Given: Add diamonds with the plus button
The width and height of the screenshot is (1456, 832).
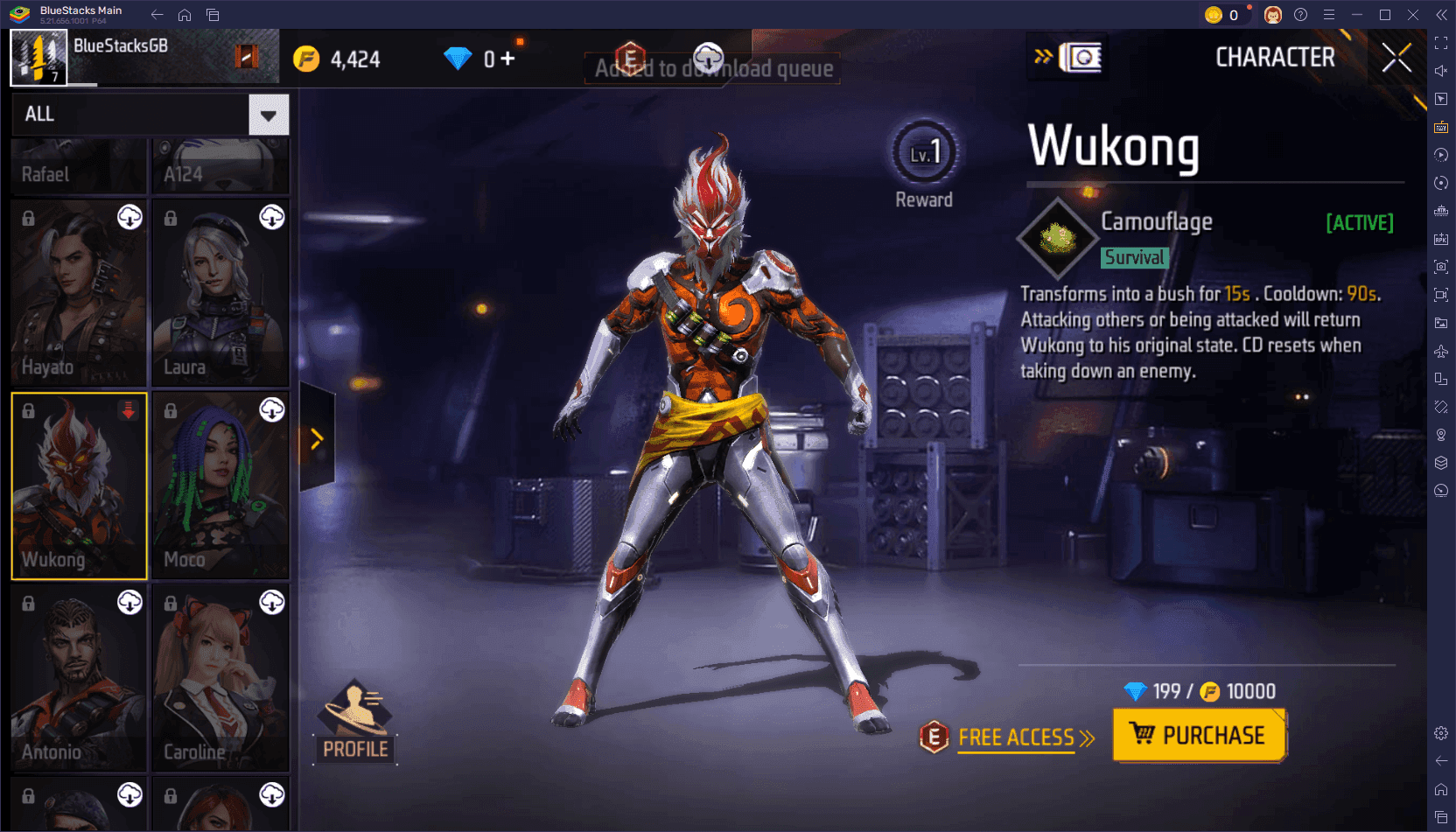Looking at the screenshot, I should click(x=507, y=59).
